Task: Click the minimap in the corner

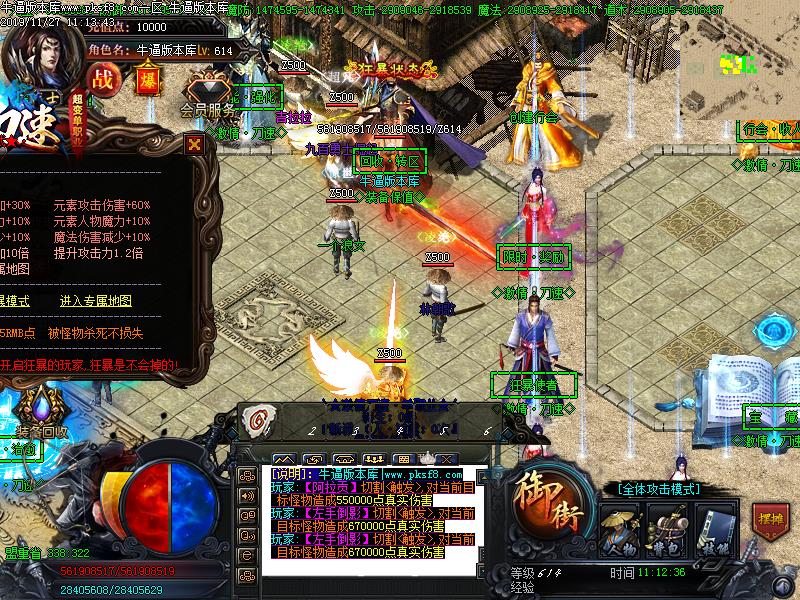Action: 738,66
